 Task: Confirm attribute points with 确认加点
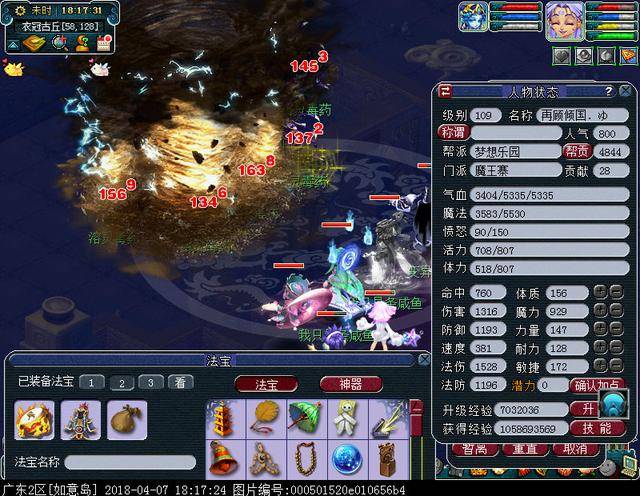(597, 385)
